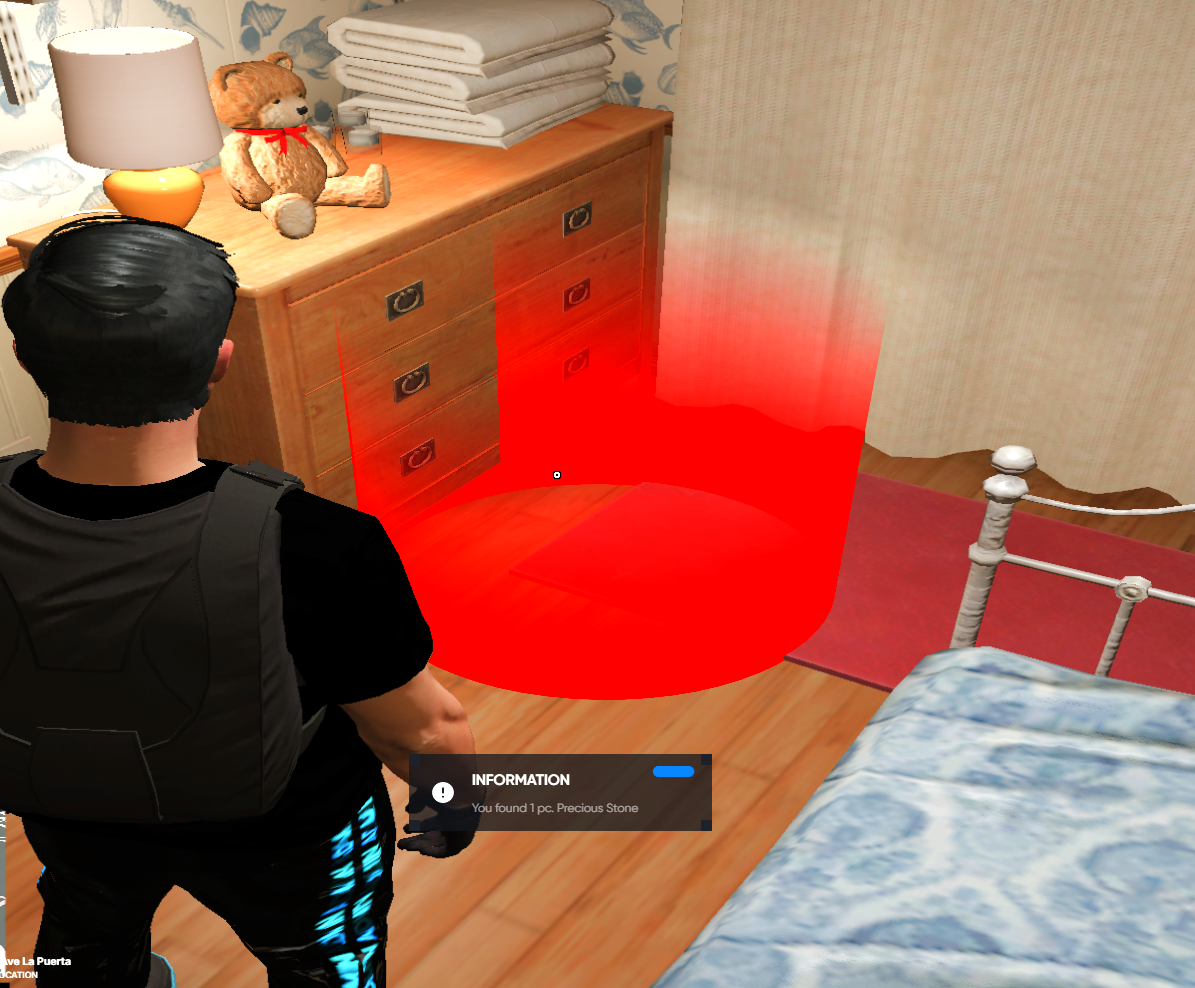Click the blue pill on the notification
The width and height of the screenshot is (1195, 988).
[673, 772]
